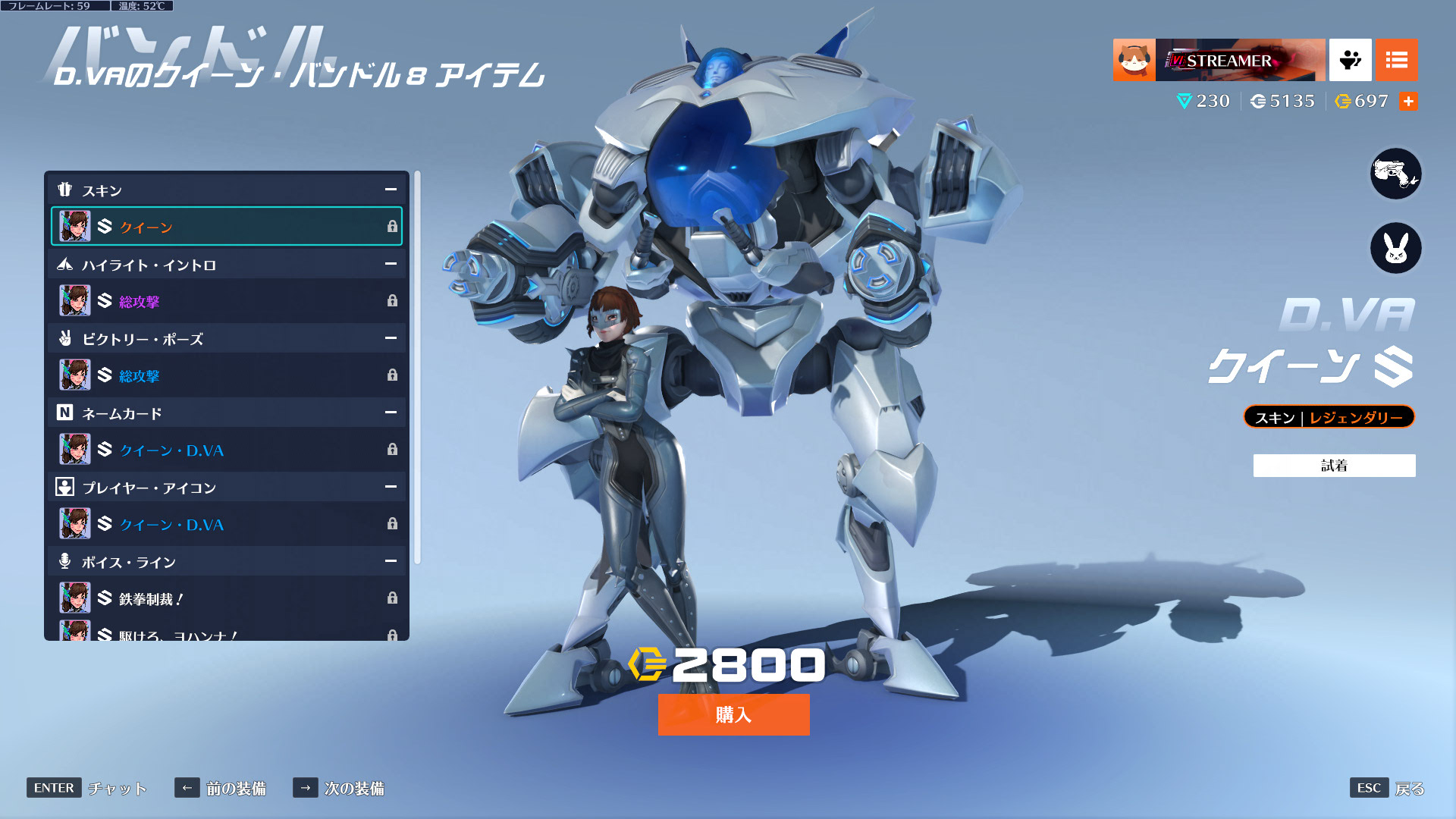
Task: Select the 総攻撃 highlight intro item
Action: 226,301
